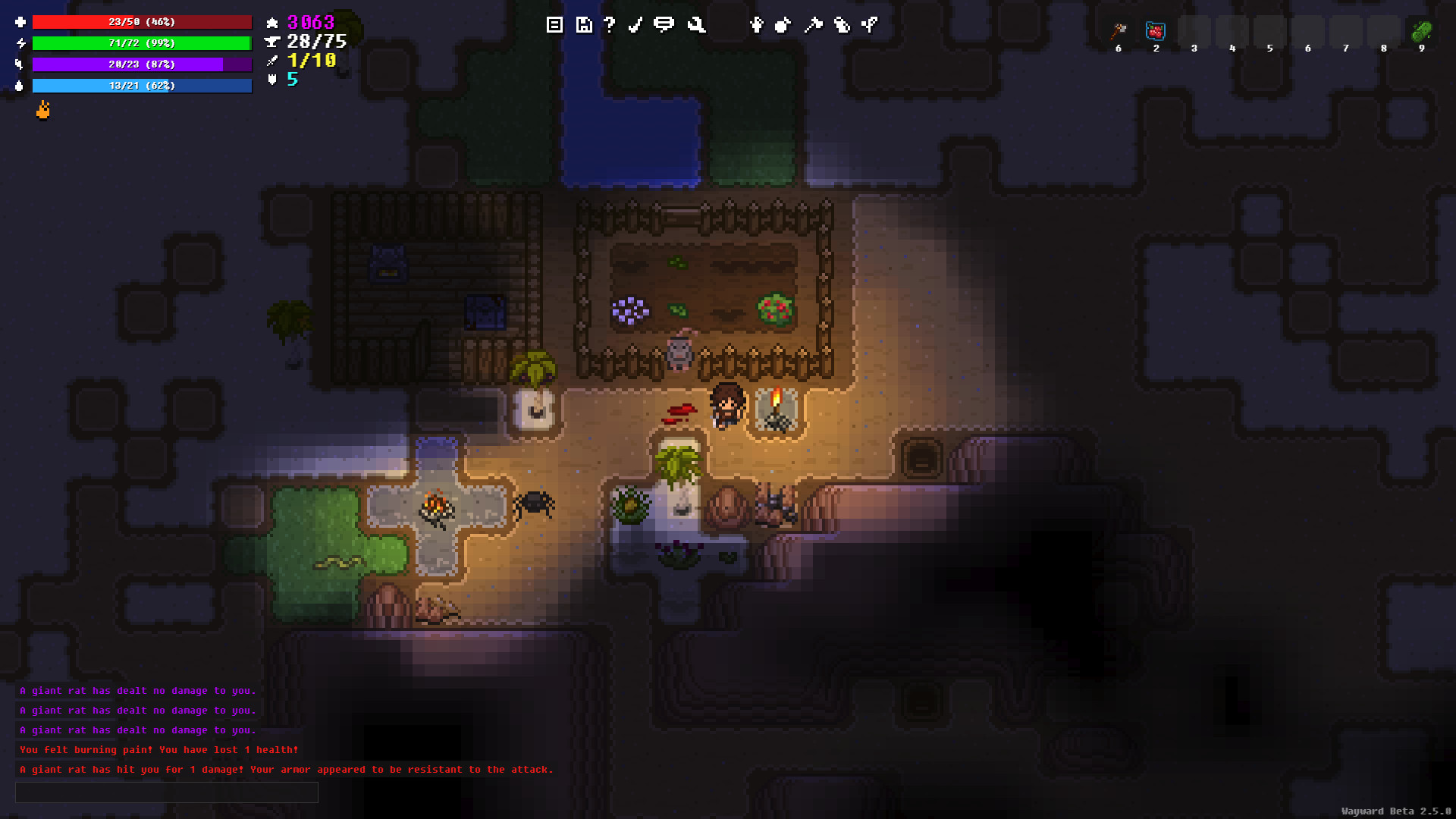Image resolution: width=1456 pixels, height=819 pixels.
Task: Open the wrench options icon
Action: pyautogui.click(x=696, y=25)
